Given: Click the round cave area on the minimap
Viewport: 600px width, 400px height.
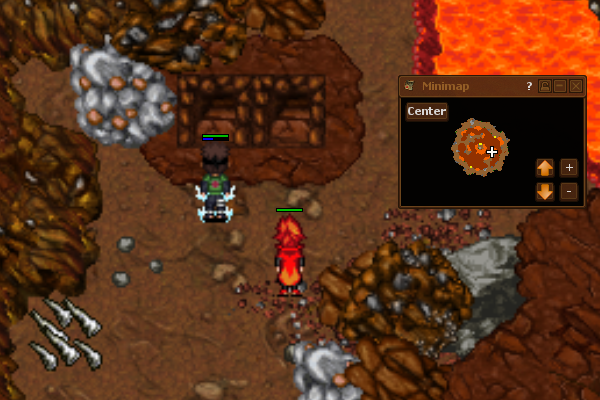Looking at the screenshot, I should [x=478, y=149].
